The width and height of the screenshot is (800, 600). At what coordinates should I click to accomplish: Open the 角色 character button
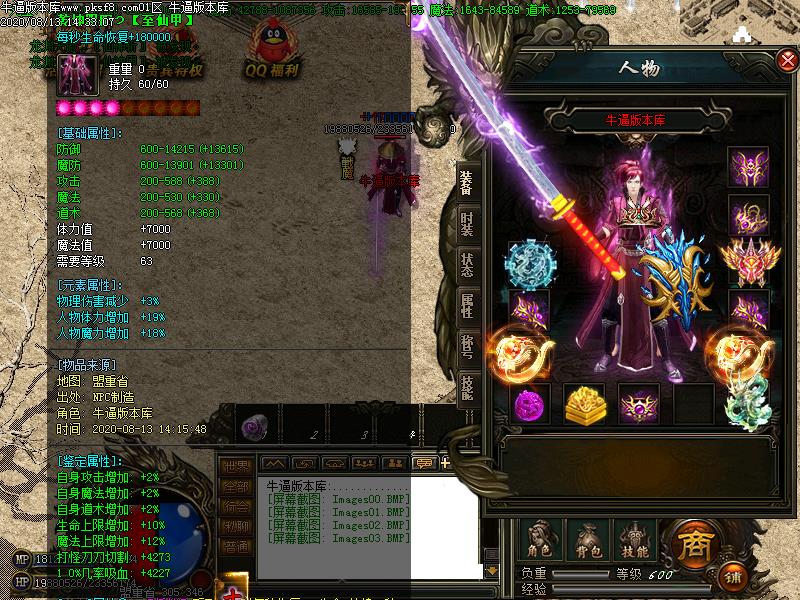[541, 540]
